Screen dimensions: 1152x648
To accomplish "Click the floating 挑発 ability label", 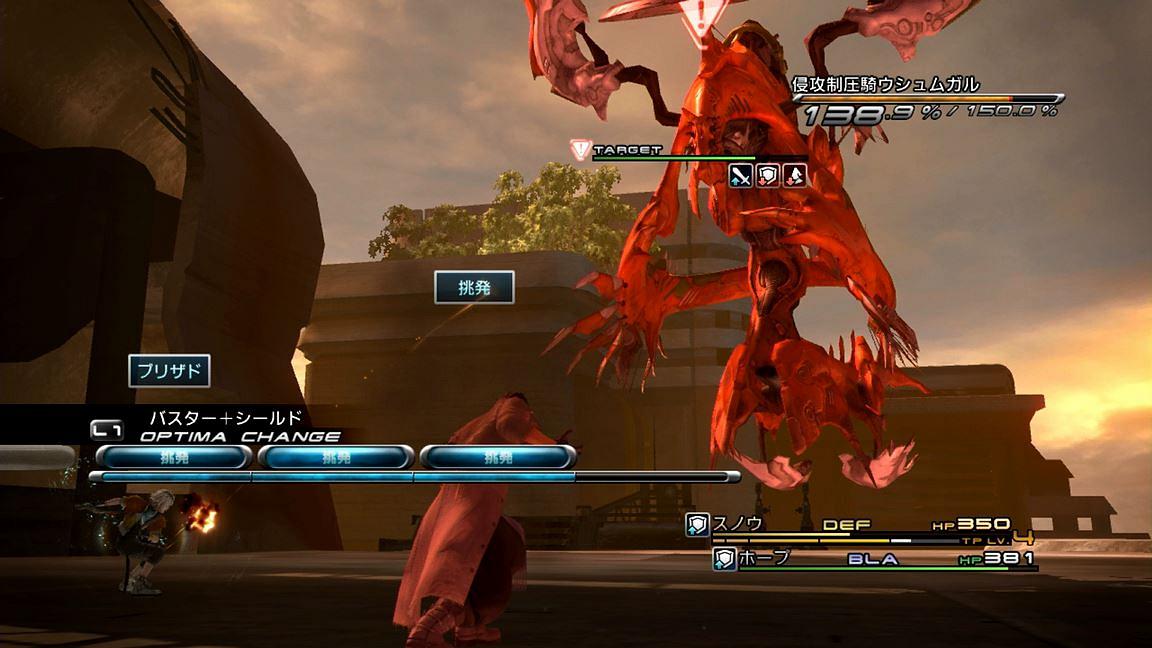I will click(474, 287).
